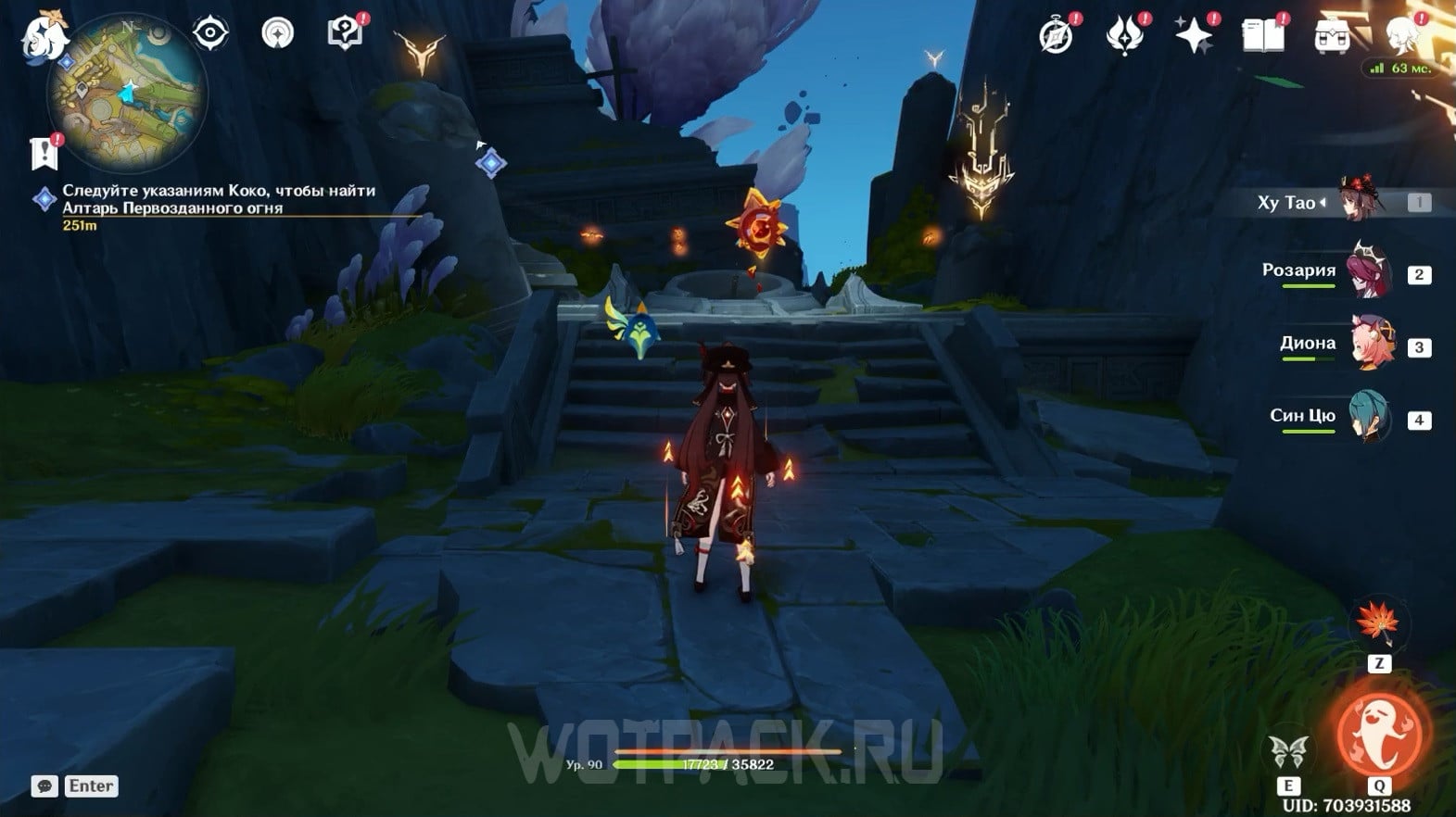Open the Wish four-pointed star icon
This screenshot has height=817, width=1456.
coord(1194,36)
